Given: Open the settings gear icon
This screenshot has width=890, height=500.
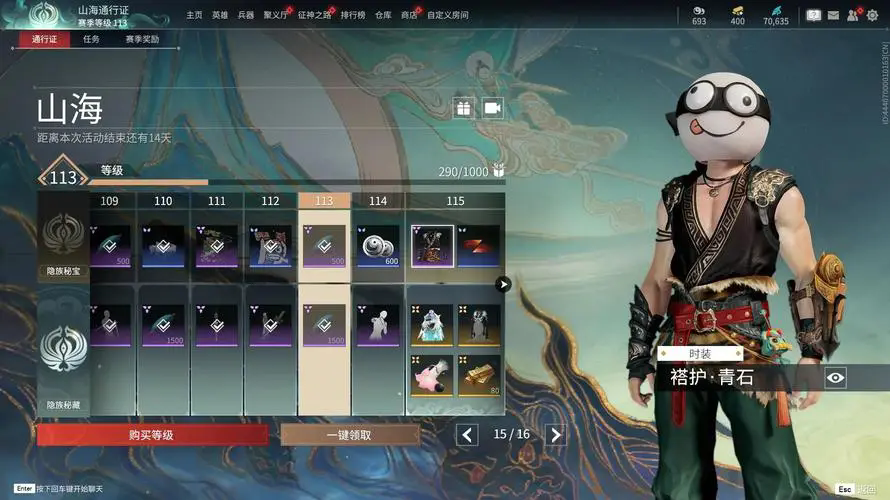Looking at the screenshot, I should pos(873,15).
